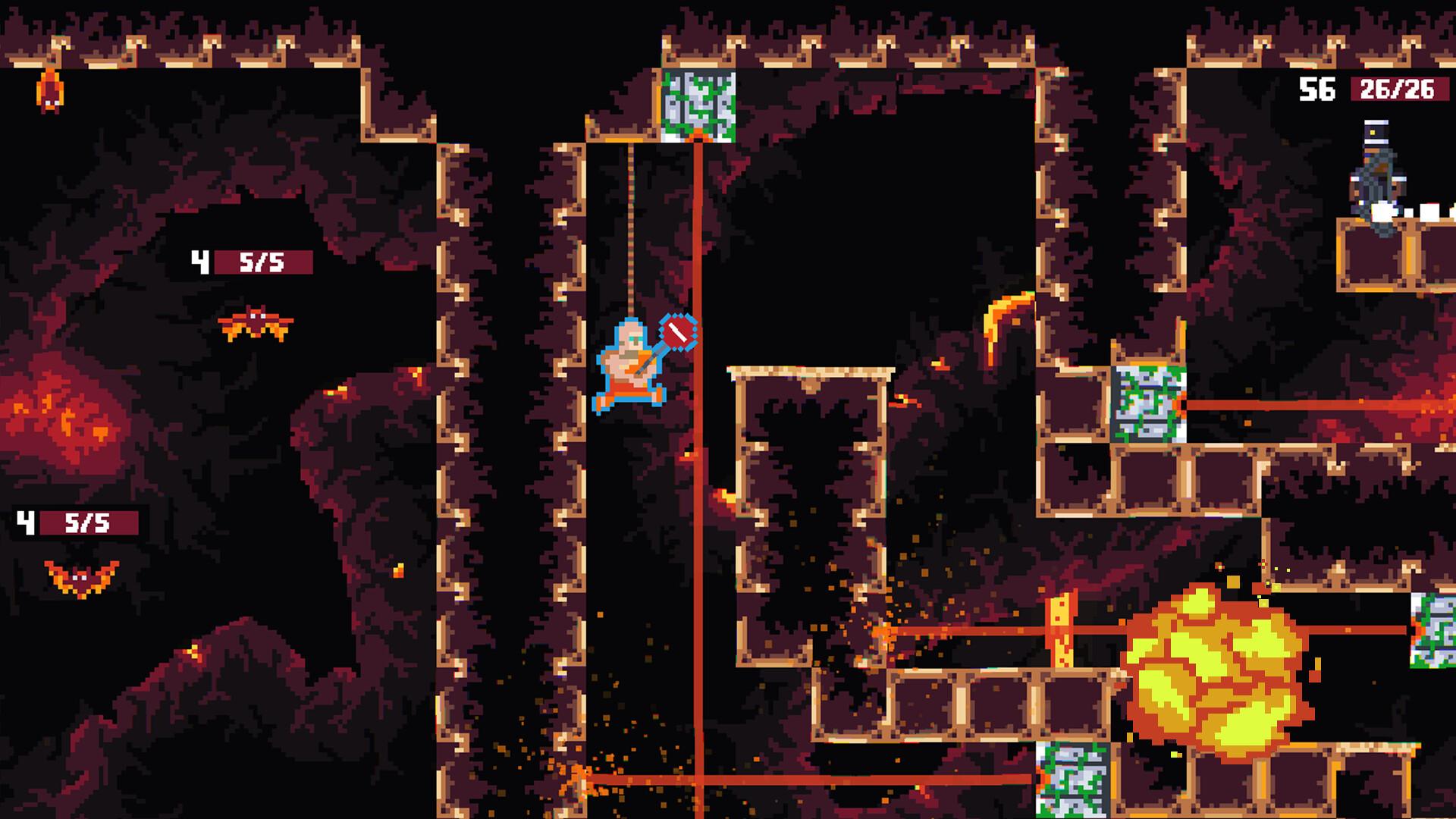Select the mossy stone block at the top
The image size is (1456, 819).
pyautogui.click(x=699, y=106)
